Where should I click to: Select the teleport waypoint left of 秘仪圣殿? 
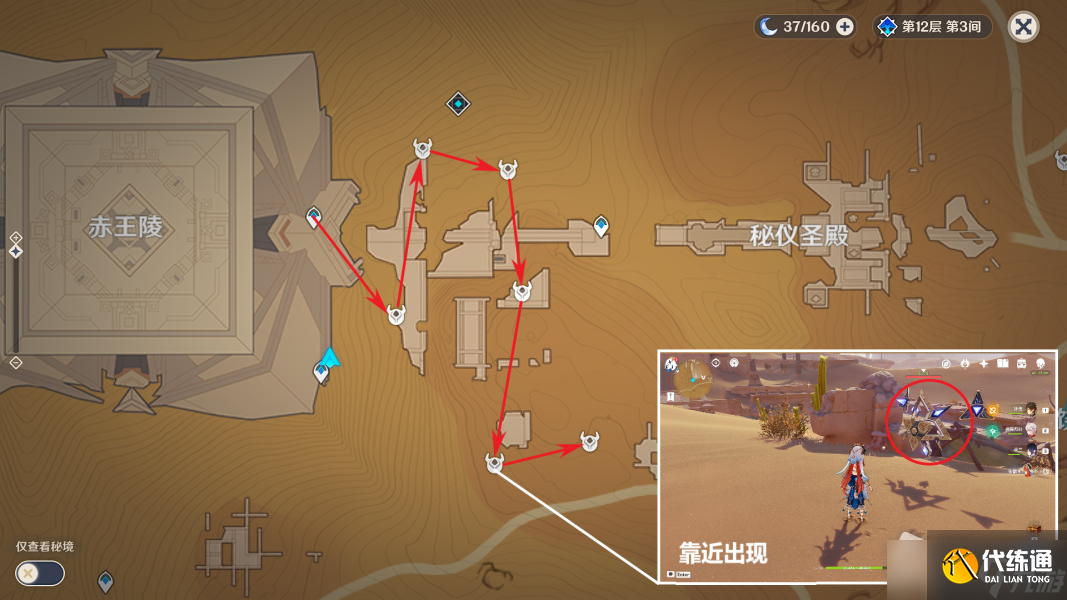(x=601, y=226)
